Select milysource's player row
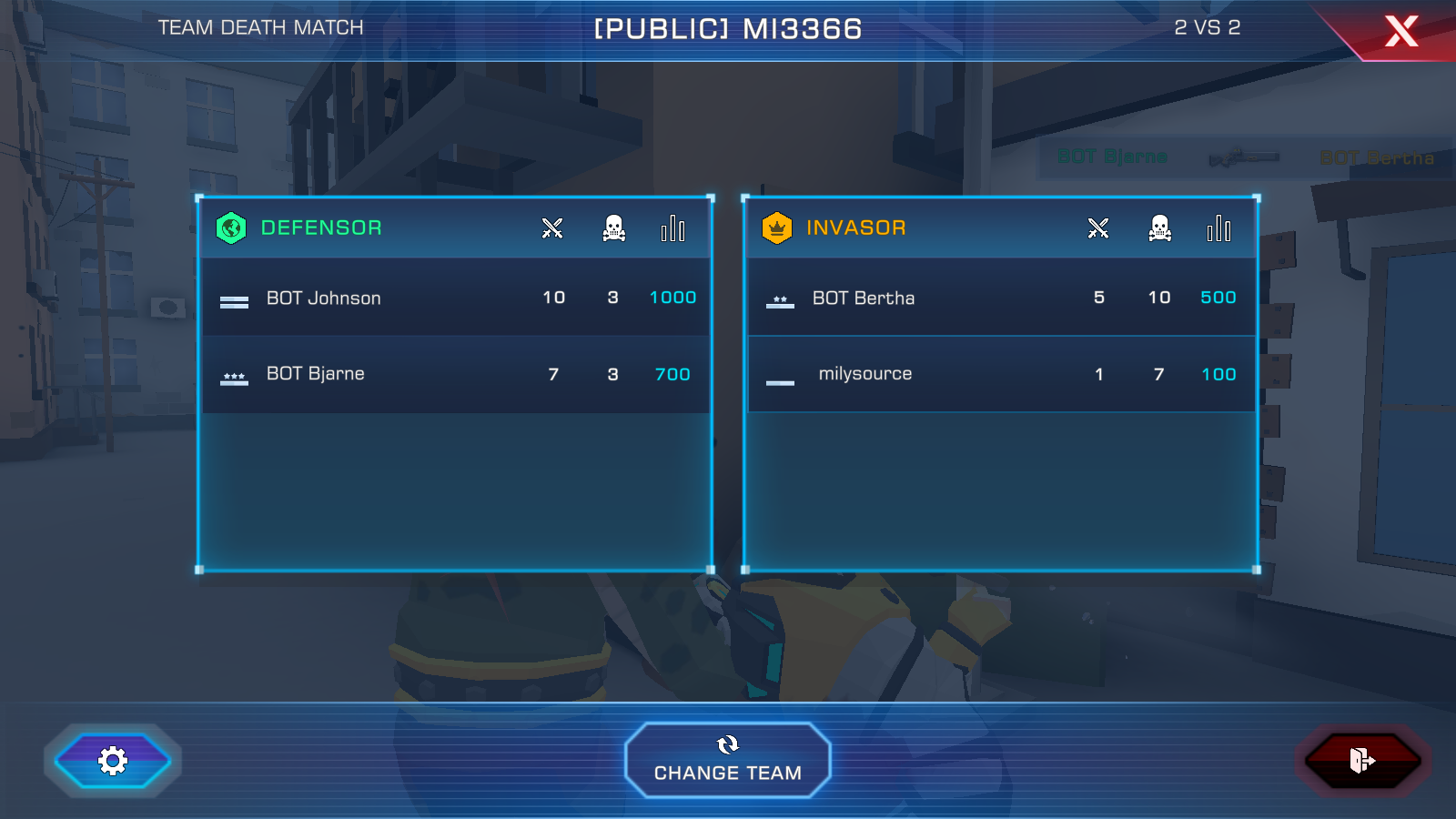 [x=1001, y=374]
